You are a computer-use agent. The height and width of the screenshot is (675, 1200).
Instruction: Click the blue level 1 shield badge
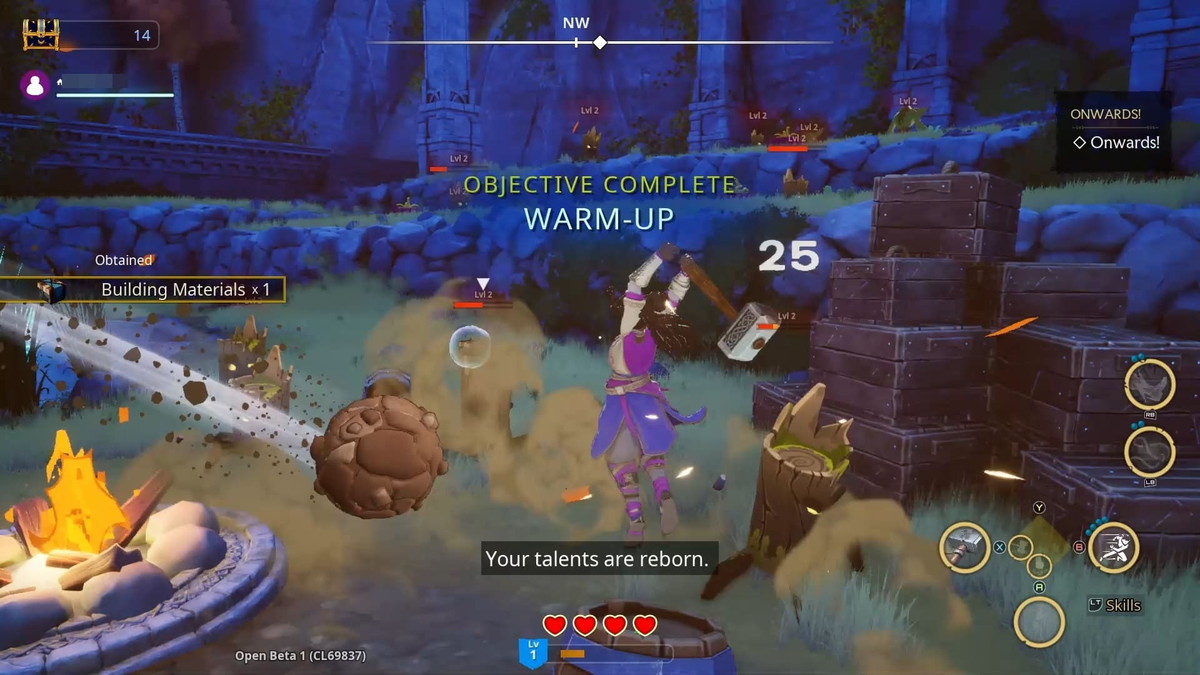(x=532, y=653)
